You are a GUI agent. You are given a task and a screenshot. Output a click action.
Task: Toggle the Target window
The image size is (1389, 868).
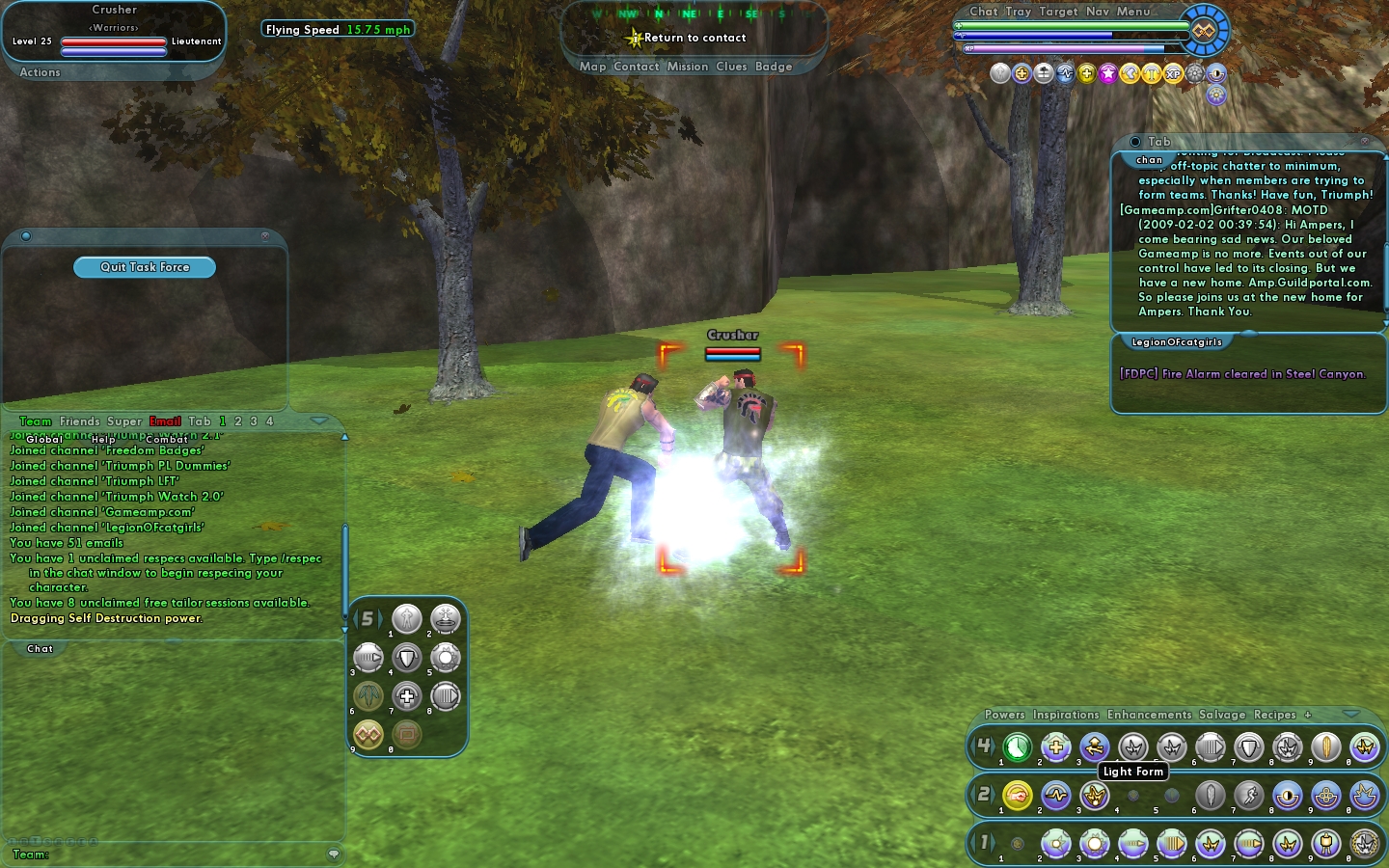click(x=1058, y=12)
